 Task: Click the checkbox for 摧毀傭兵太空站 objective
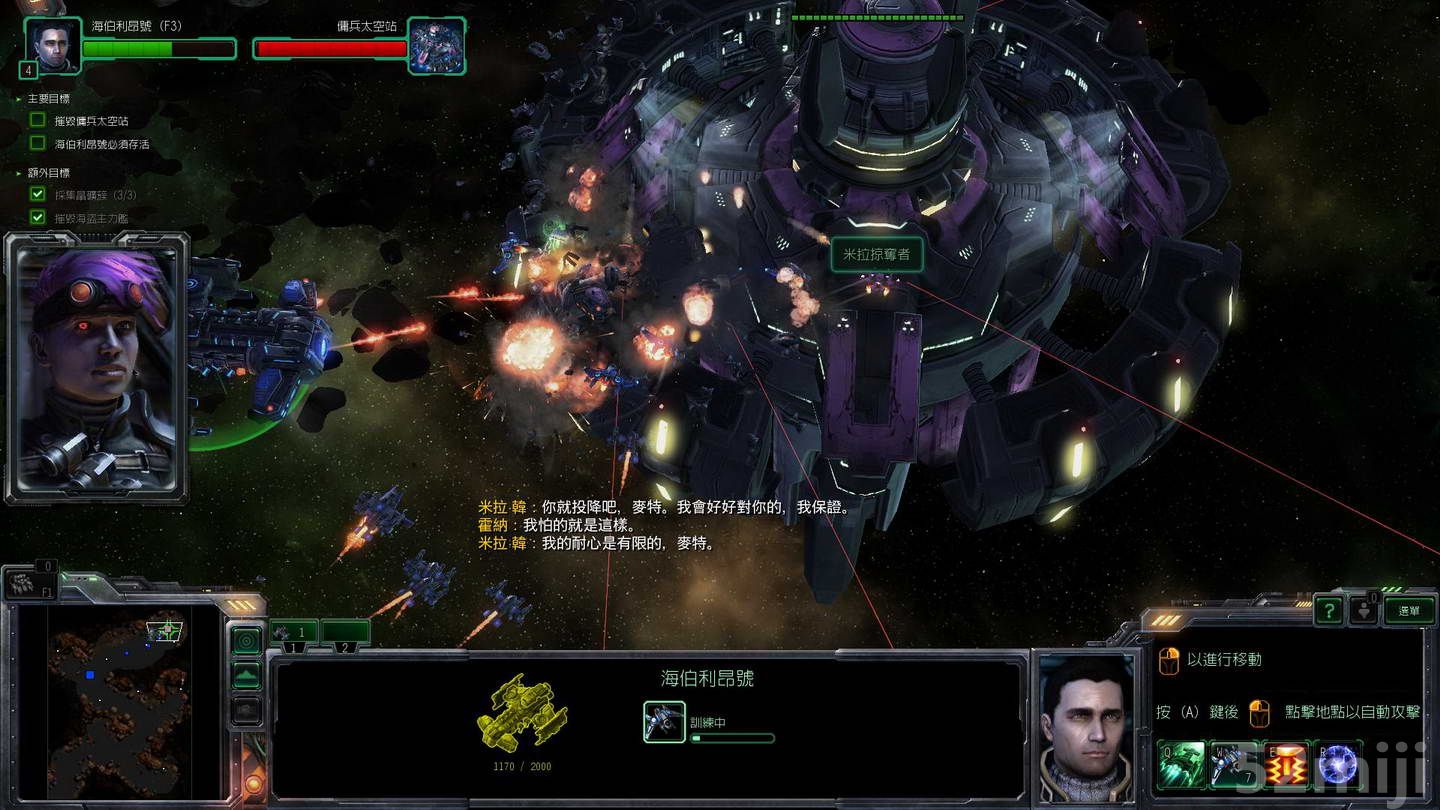click(x=37, y=119)
